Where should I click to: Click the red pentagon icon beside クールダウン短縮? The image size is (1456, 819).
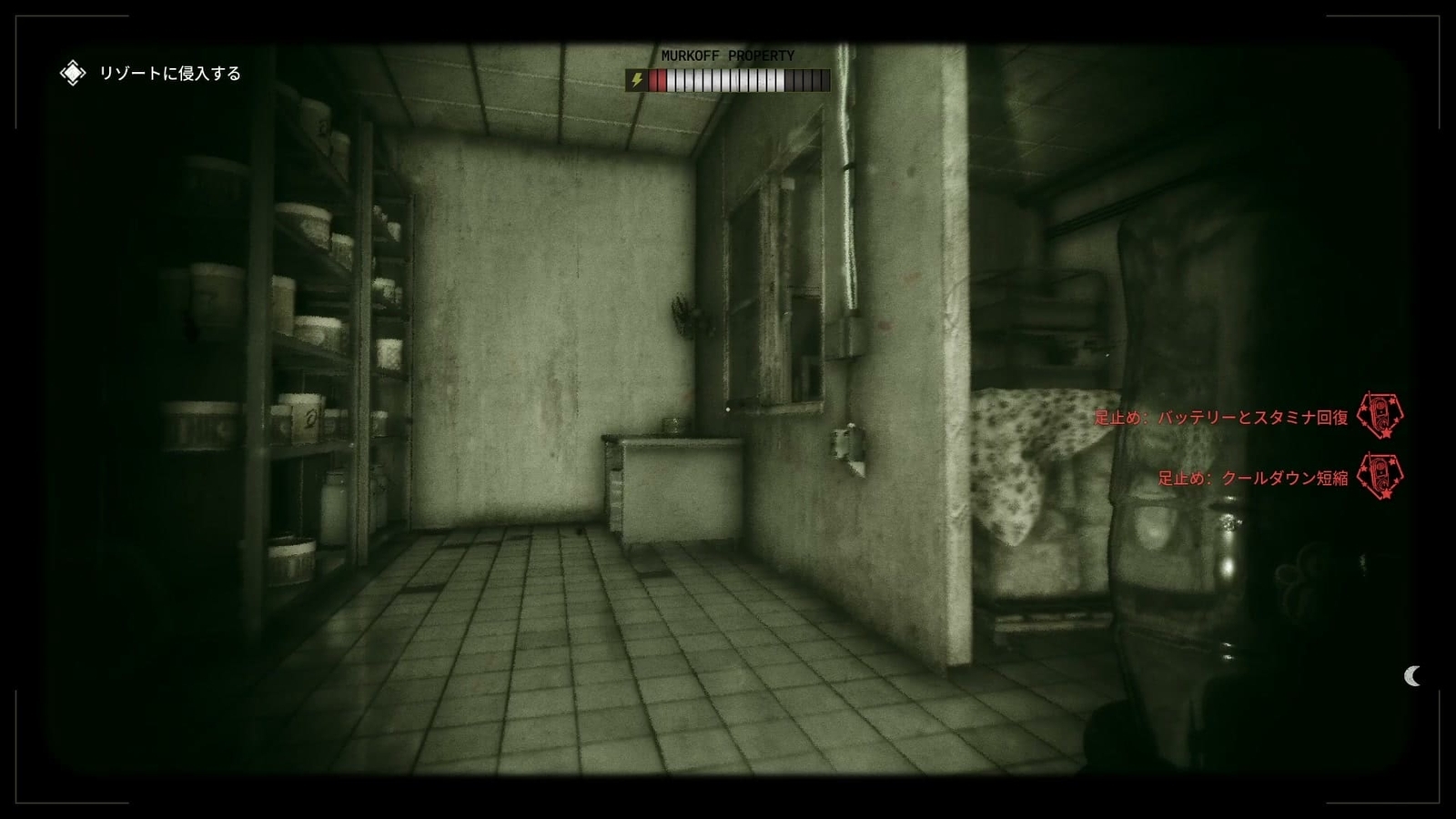coord(1380,474)
